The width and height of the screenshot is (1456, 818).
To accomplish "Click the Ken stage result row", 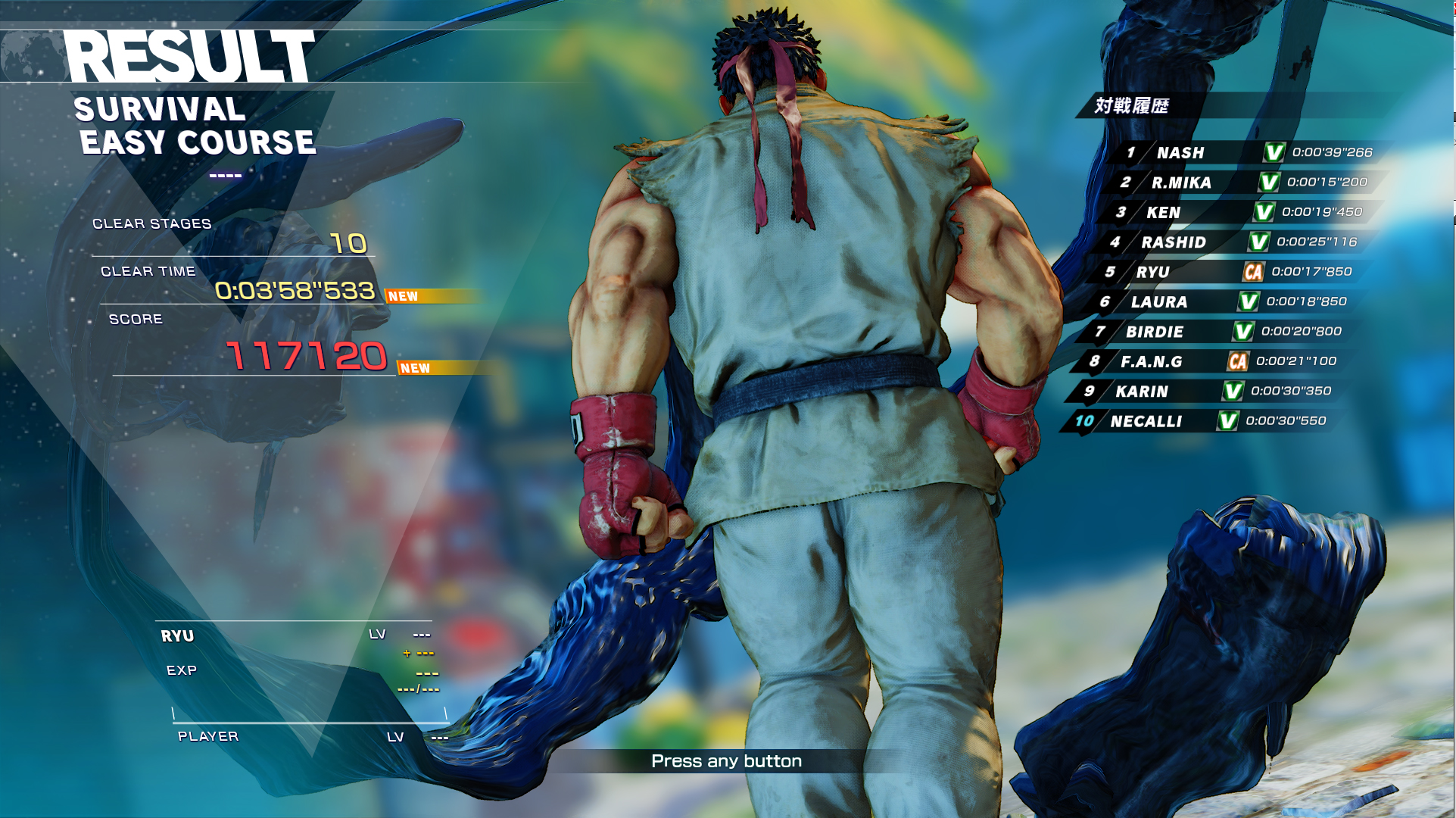I will pos(1239,212).
